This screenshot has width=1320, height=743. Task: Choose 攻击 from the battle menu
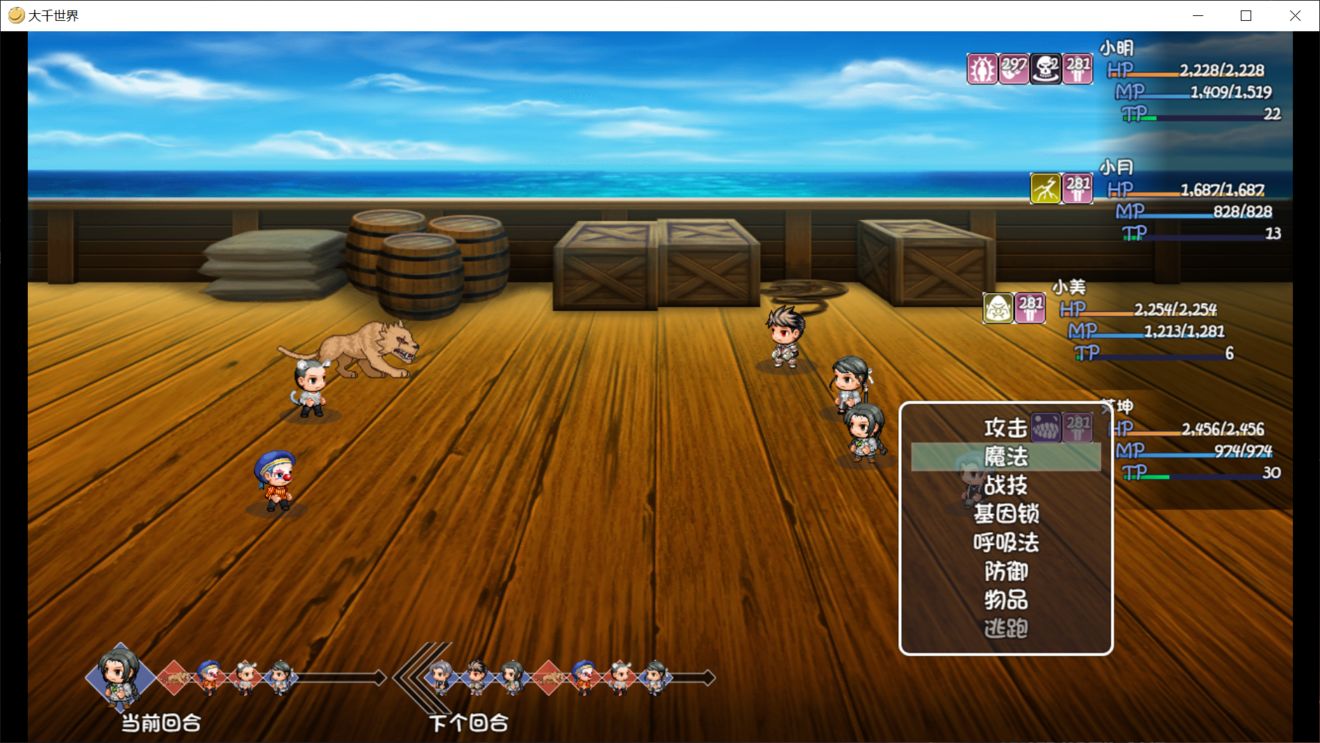[1005, 428]
